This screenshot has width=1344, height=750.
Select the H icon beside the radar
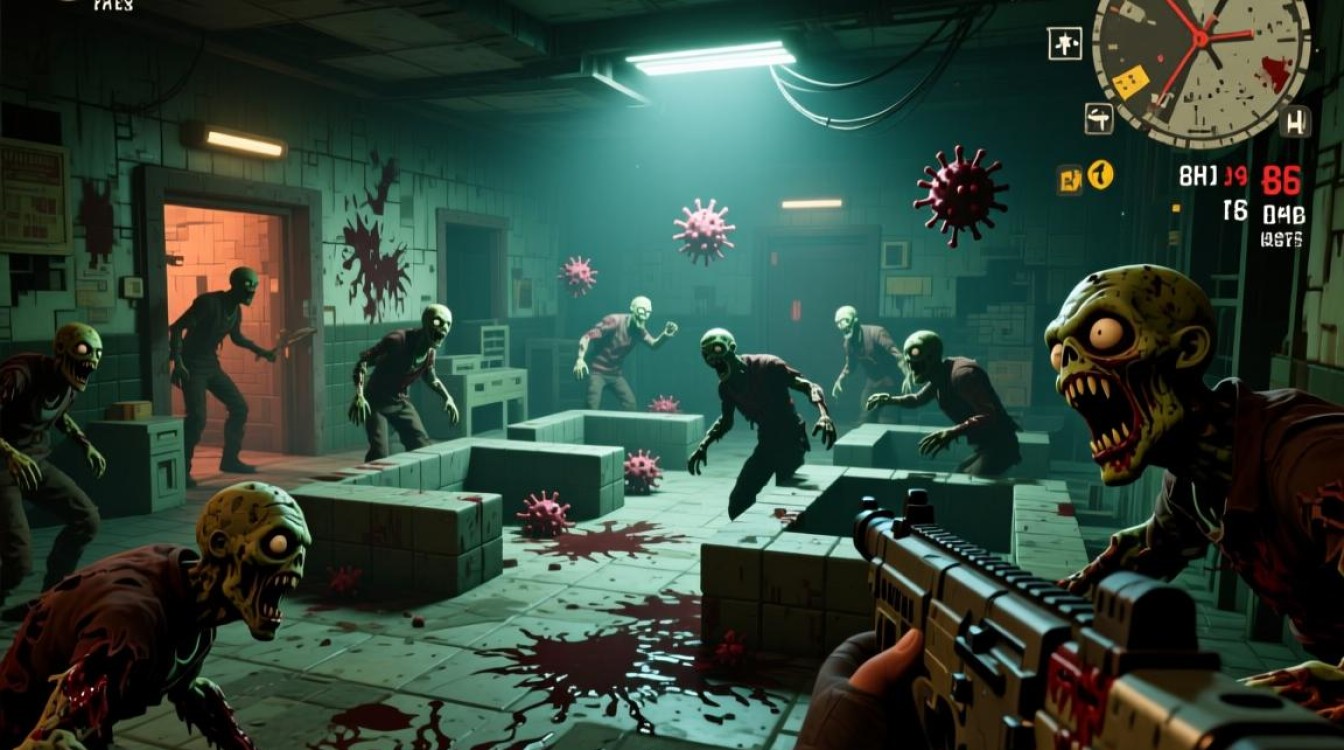[x=1296, y=122]
